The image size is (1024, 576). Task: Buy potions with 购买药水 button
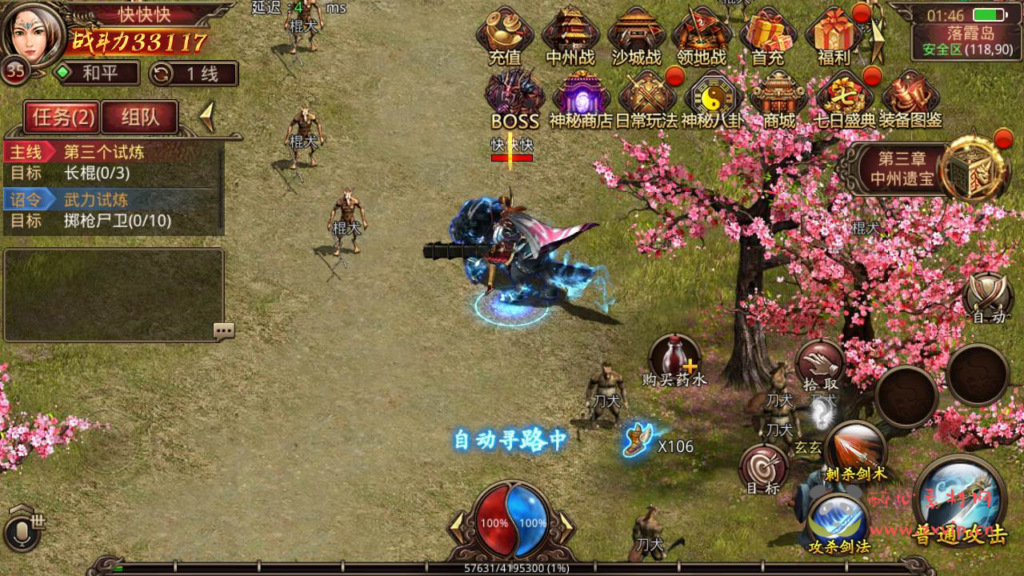675,360
